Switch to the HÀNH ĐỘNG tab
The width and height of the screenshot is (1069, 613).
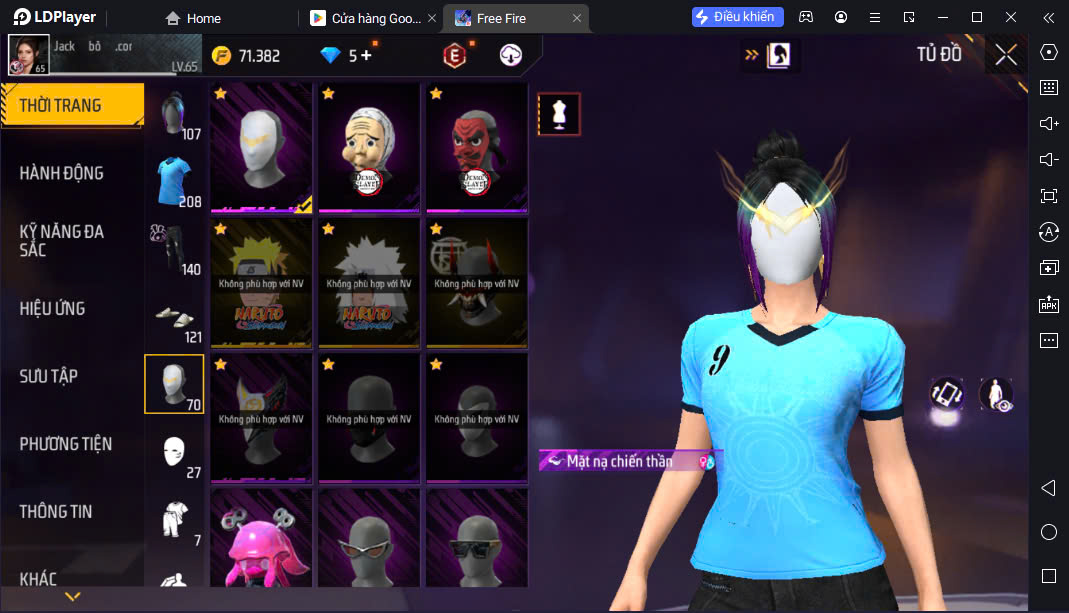[x=62, y=173]
